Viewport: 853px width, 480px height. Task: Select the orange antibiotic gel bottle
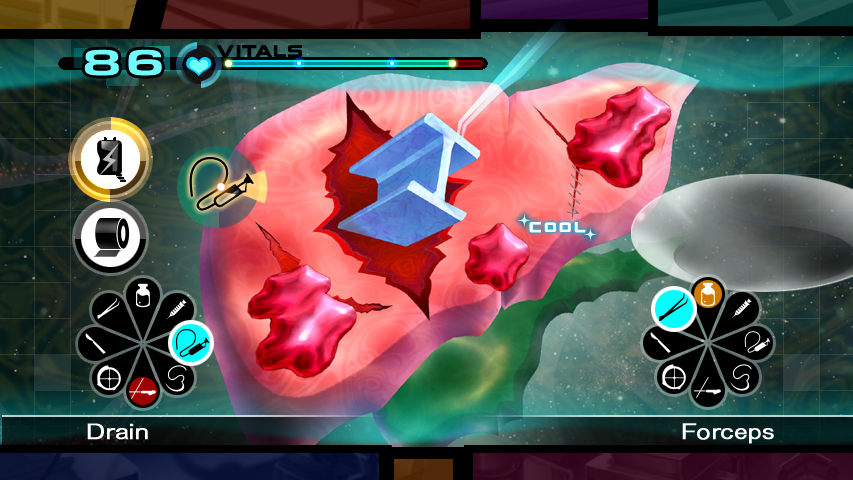point(708,294)
